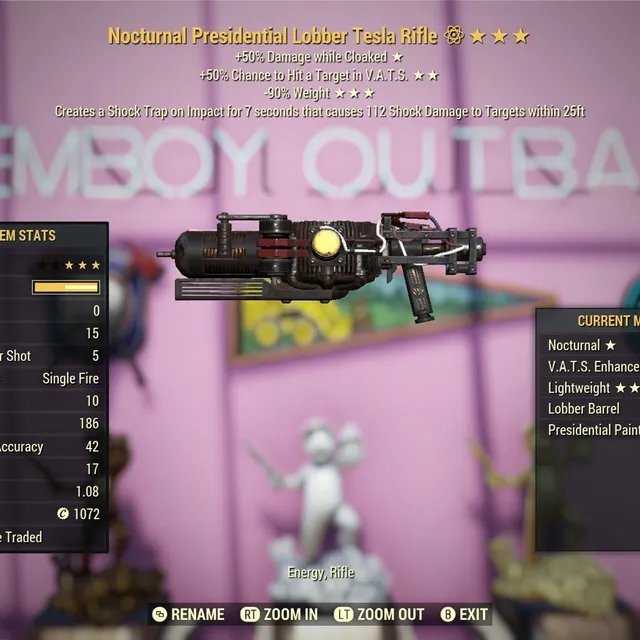Activate the Zoom In option
Image resolution: width=640 pixels, height=640 pixels.
pos(283,614)
